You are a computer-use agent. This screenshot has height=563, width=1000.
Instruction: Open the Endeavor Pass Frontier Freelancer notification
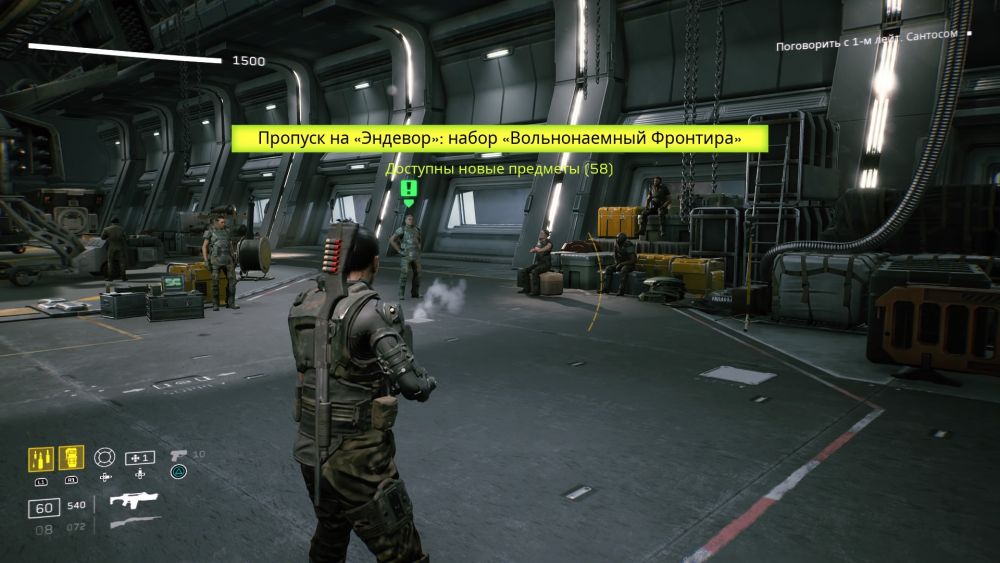point(499,139)
